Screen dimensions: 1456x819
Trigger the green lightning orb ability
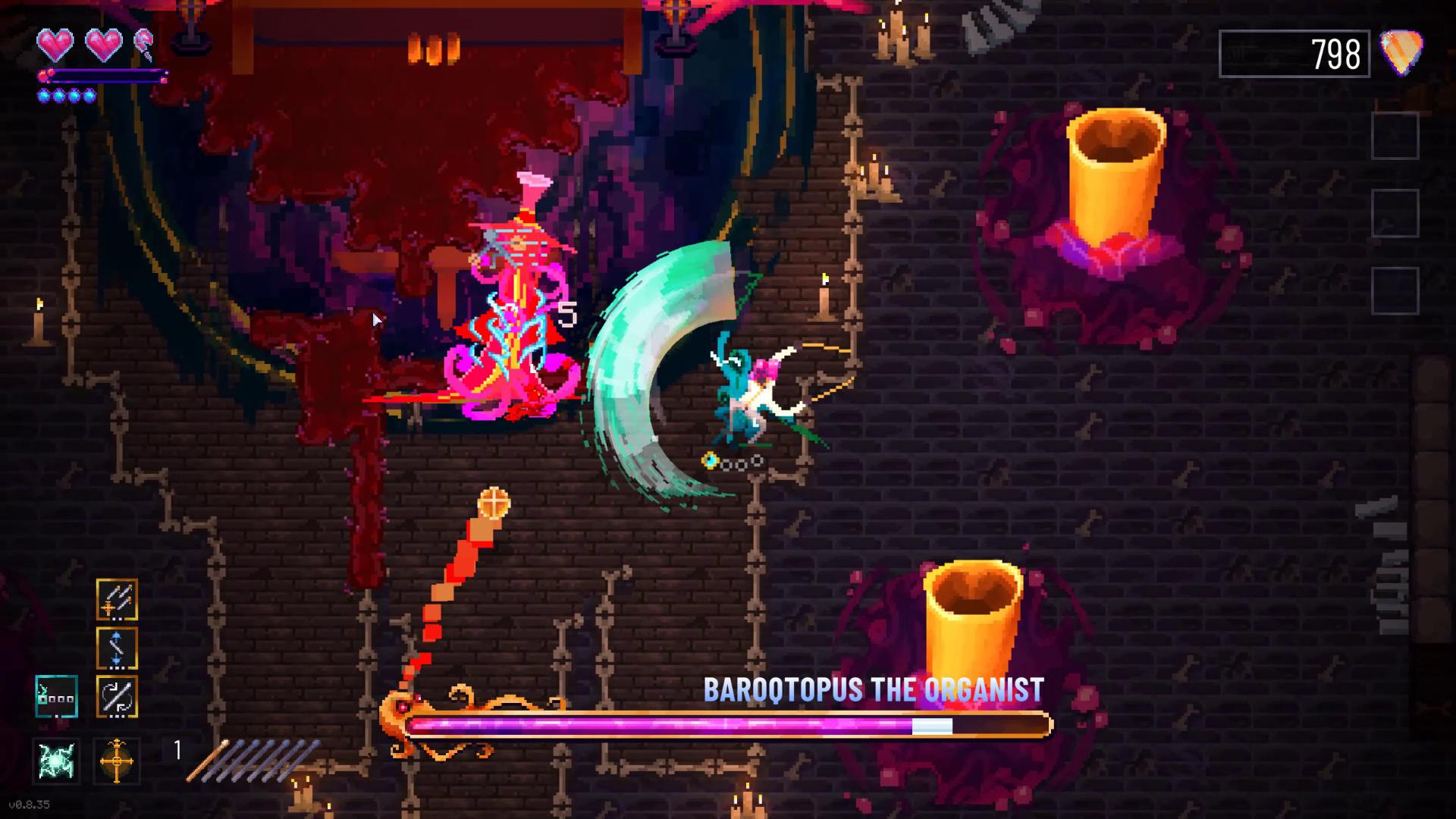point(58,761)
